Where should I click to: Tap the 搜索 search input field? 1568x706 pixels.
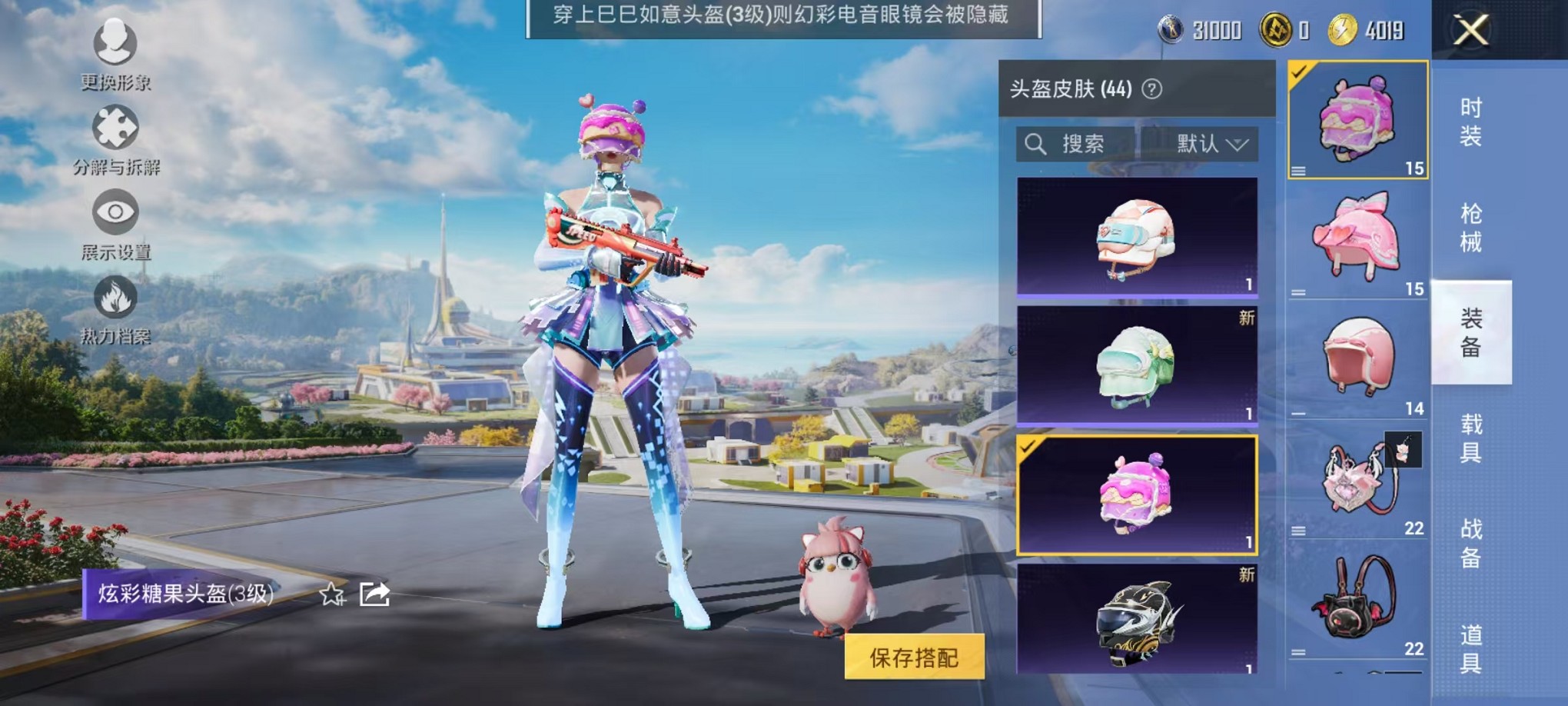[x=1091, y=145]
